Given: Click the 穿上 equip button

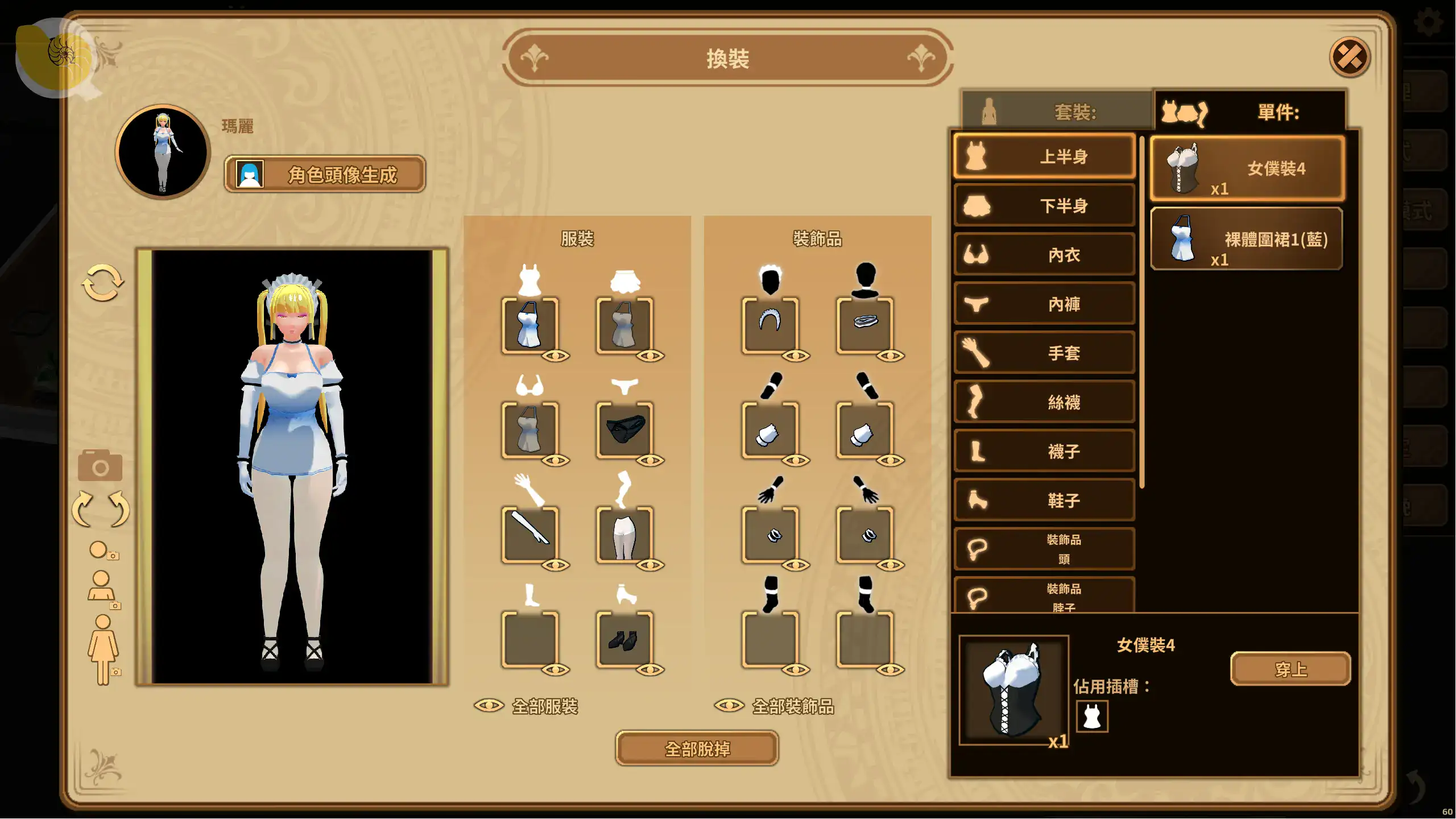Looking at the screenshot, I should pyautogui.click(x=1290, y=669).
